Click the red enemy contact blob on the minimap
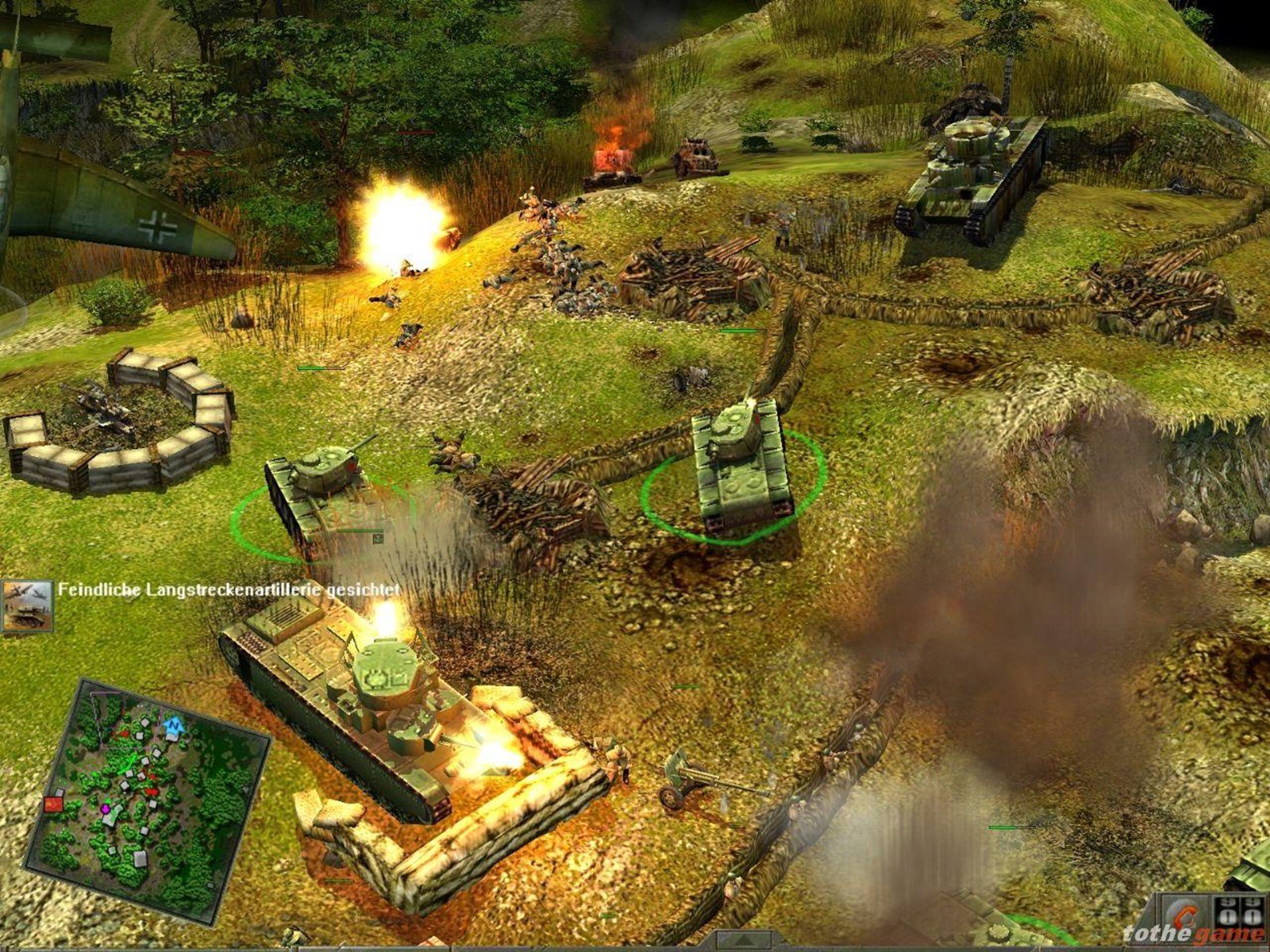This screenshot has width=1270, height=952. [152, 793]
